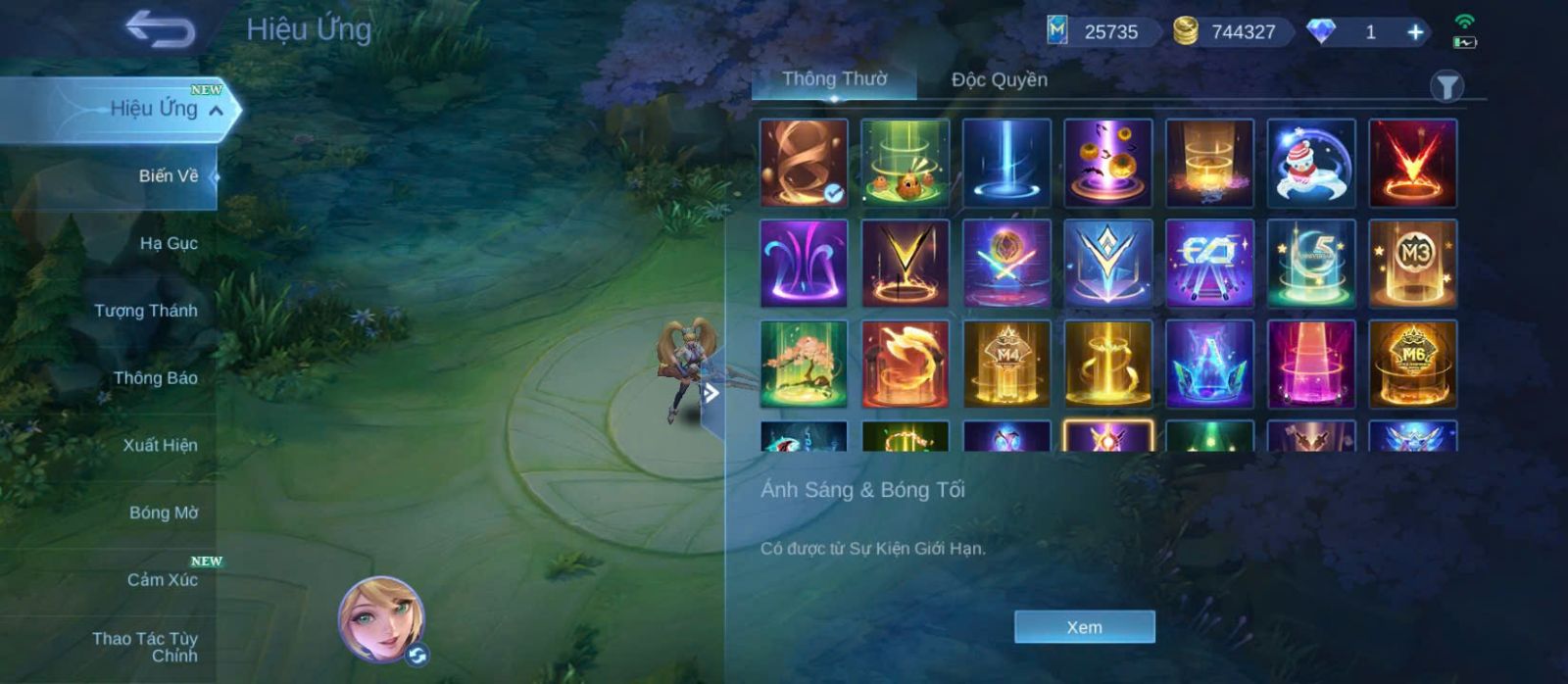Switch to the Độc Quyền tab
1568x684 pixels.
999,80
